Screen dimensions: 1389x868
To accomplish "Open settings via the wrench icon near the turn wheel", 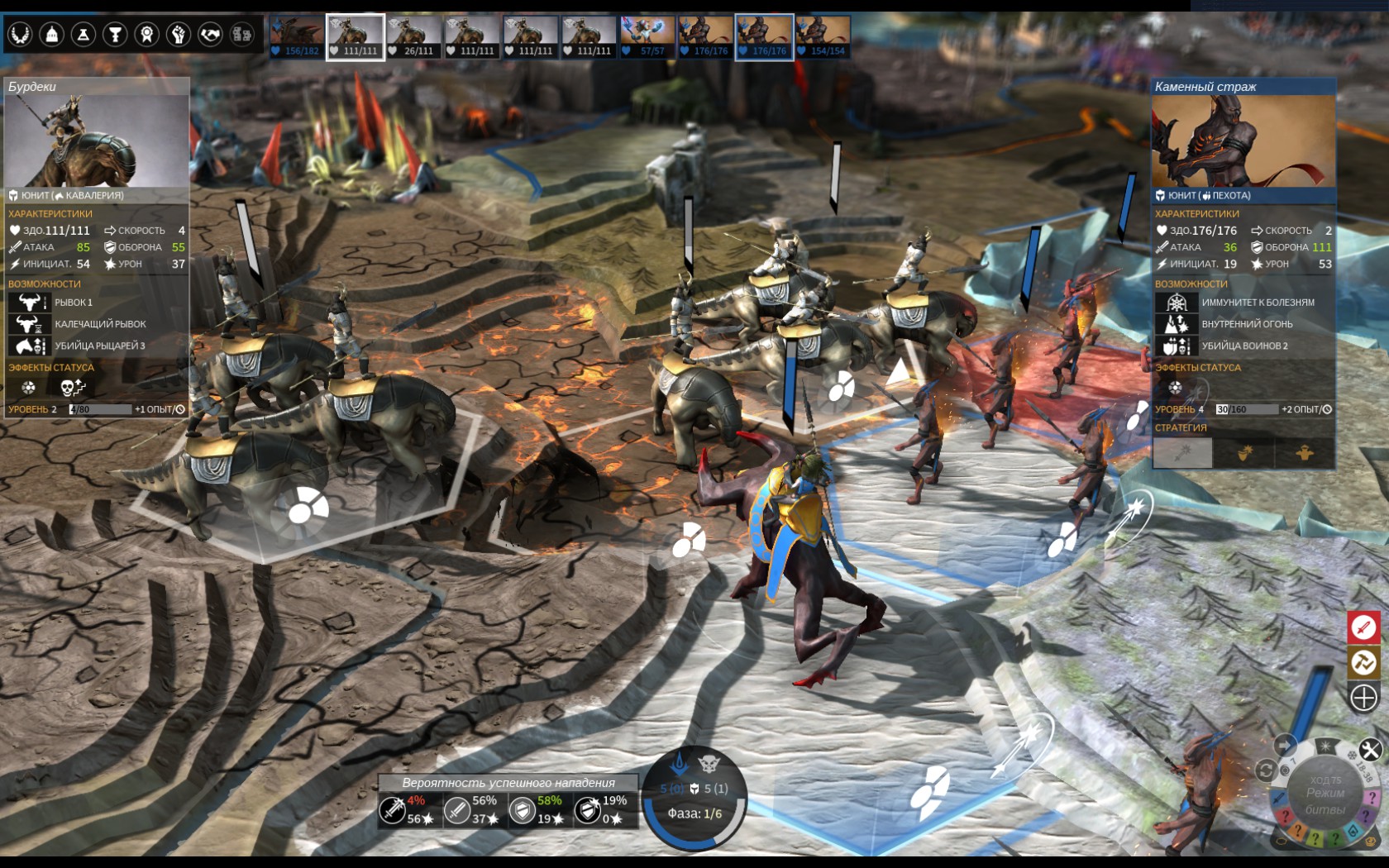I will pos(1371,750).
